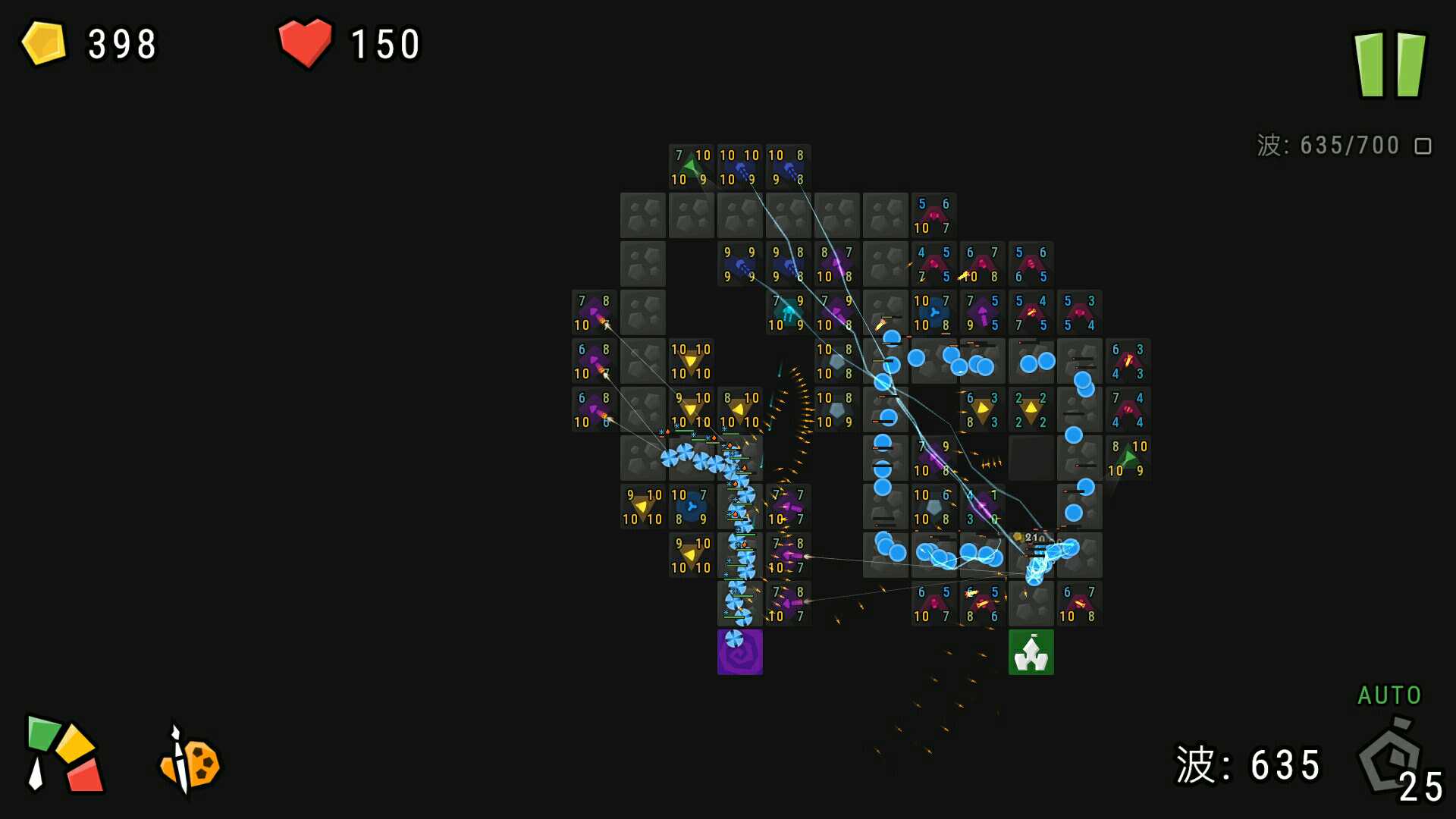
Task: Click the empty black tile near map center
Action: pos(1031,459)
